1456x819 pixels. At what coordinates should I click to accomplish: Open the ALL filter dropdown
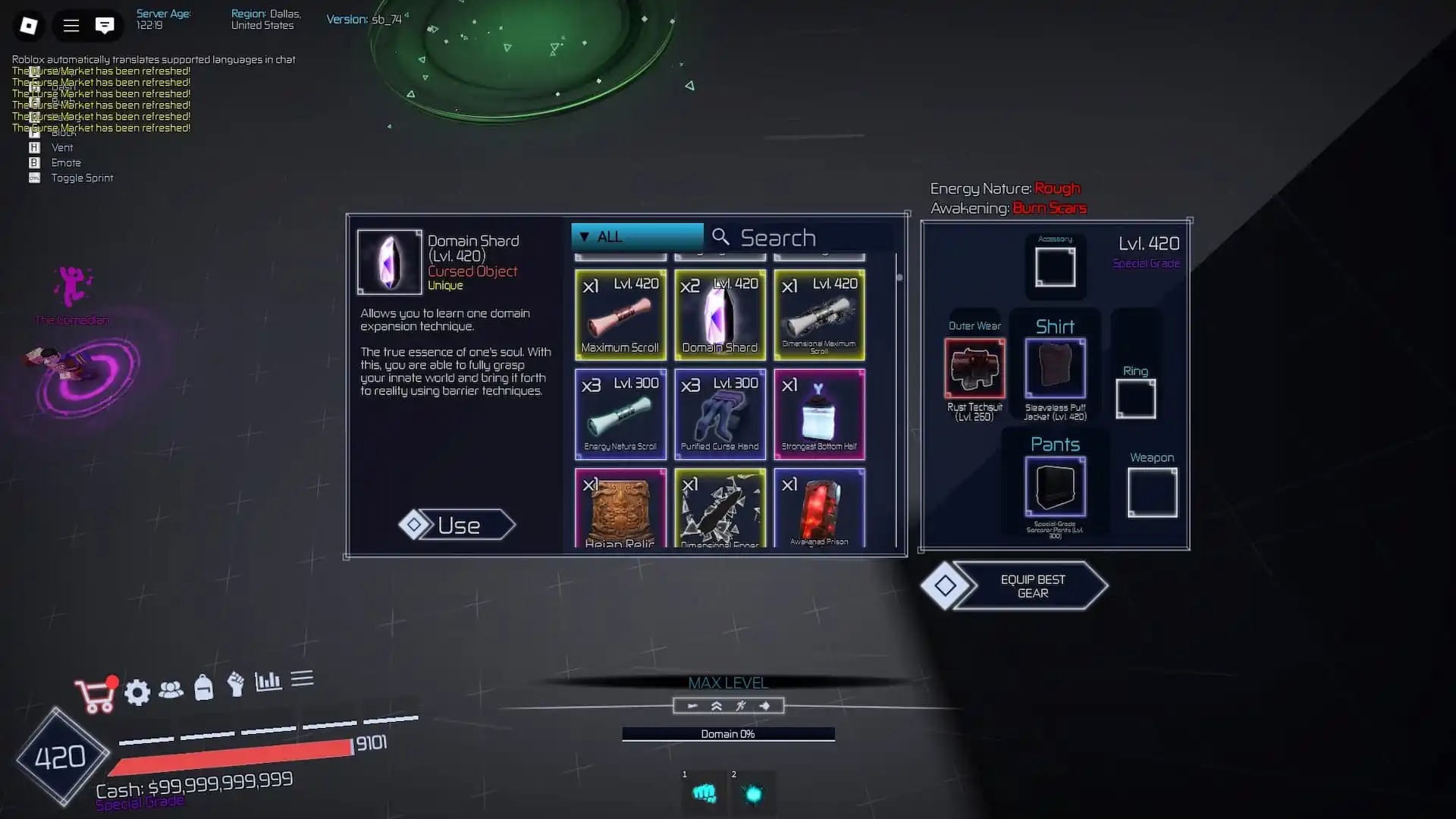pos(637,237)
